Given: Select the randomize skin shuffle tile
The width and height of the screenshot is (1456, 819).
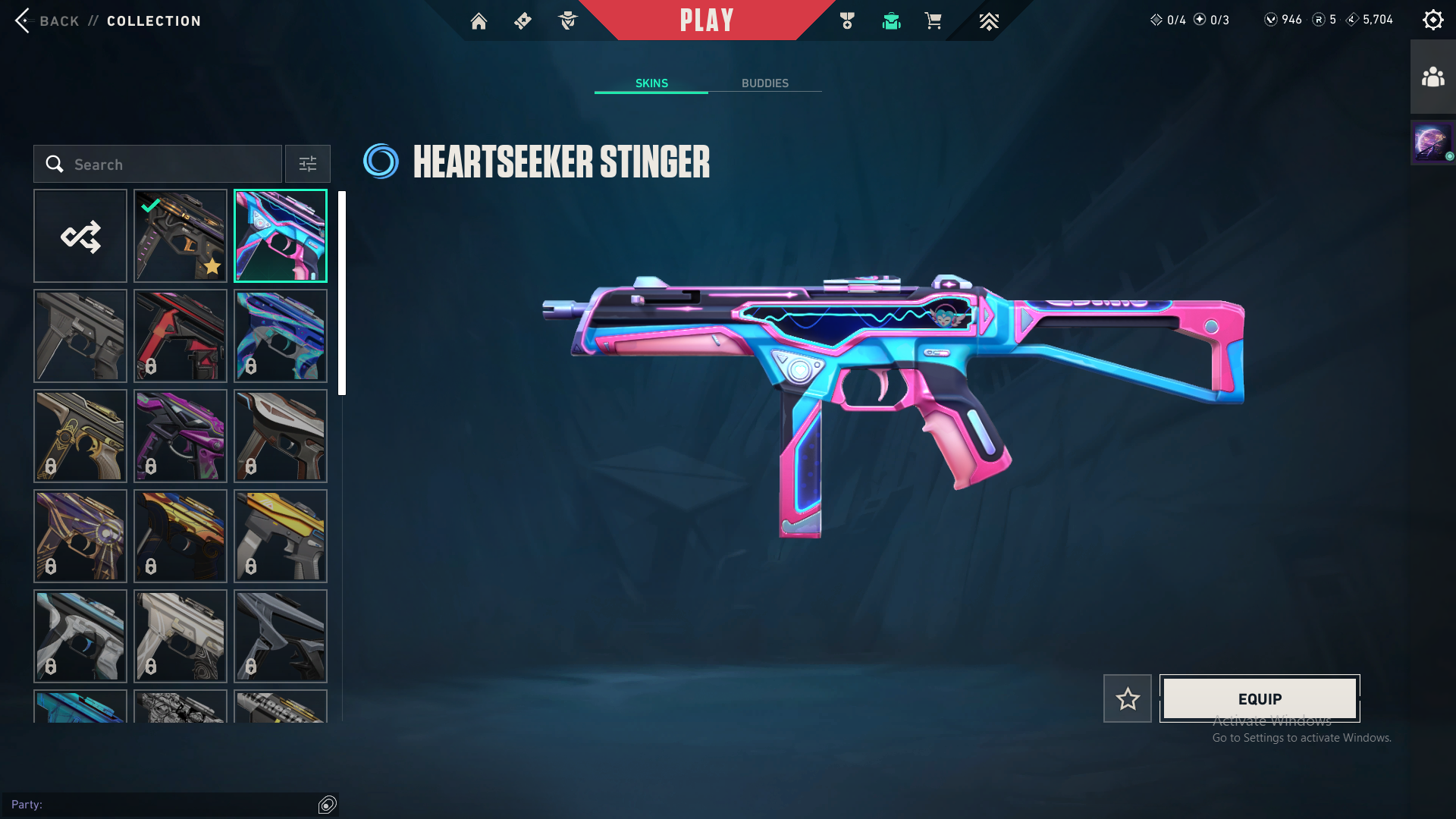Looking at the screenshot, I should (x=80, y=236).
